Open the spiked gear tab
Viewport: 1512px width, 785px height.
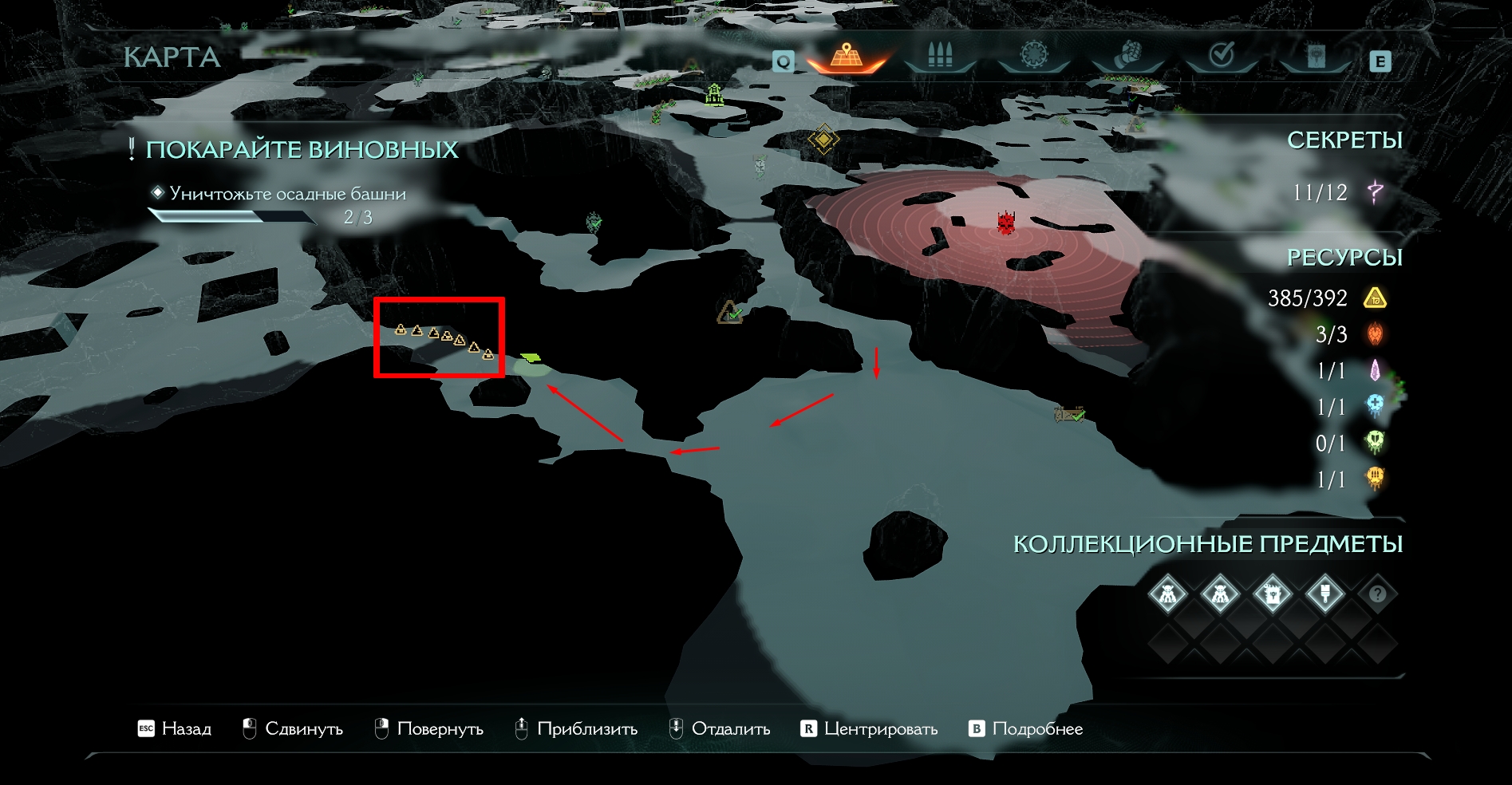click(x=1033, y=56)
